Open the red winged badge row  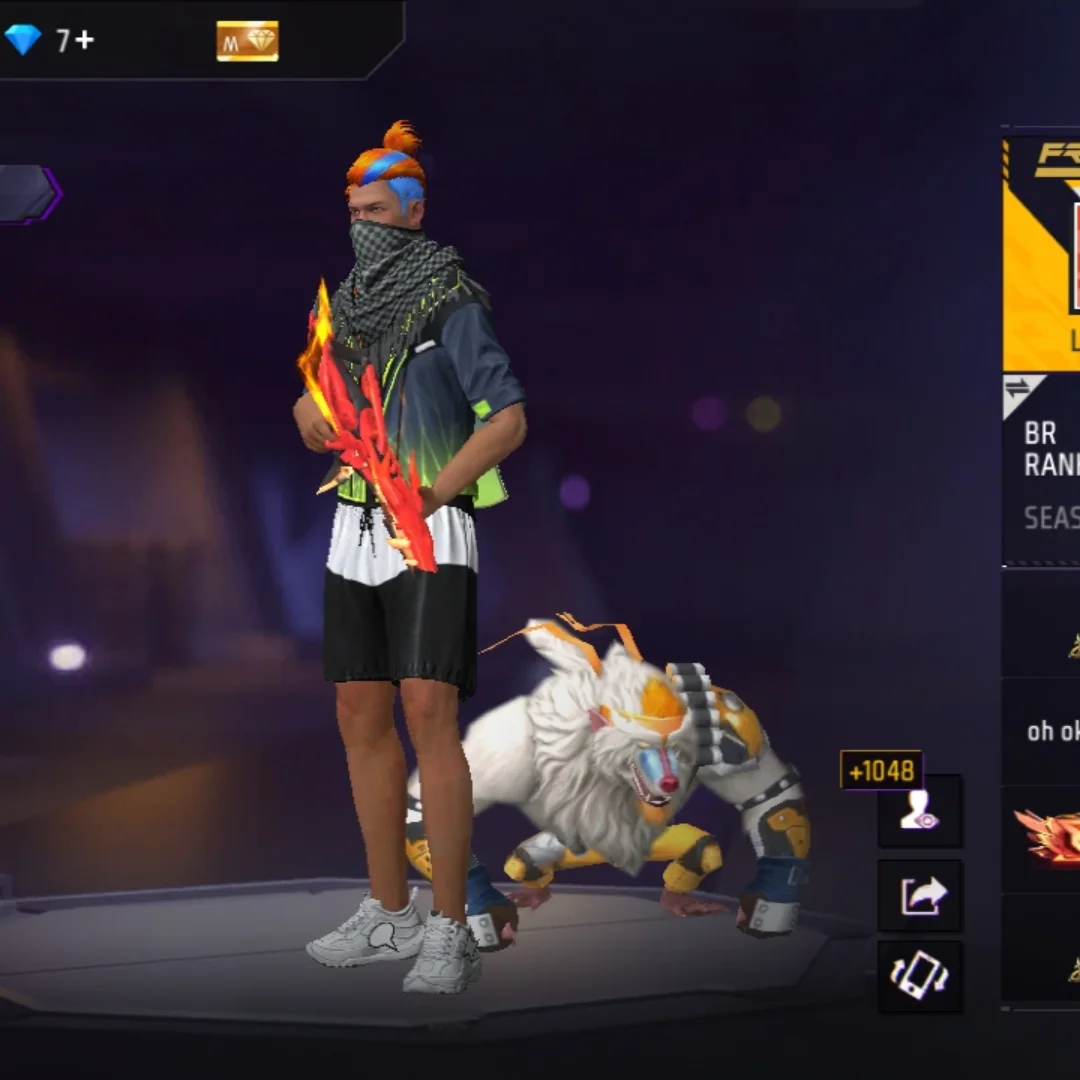click(1046, 837)
